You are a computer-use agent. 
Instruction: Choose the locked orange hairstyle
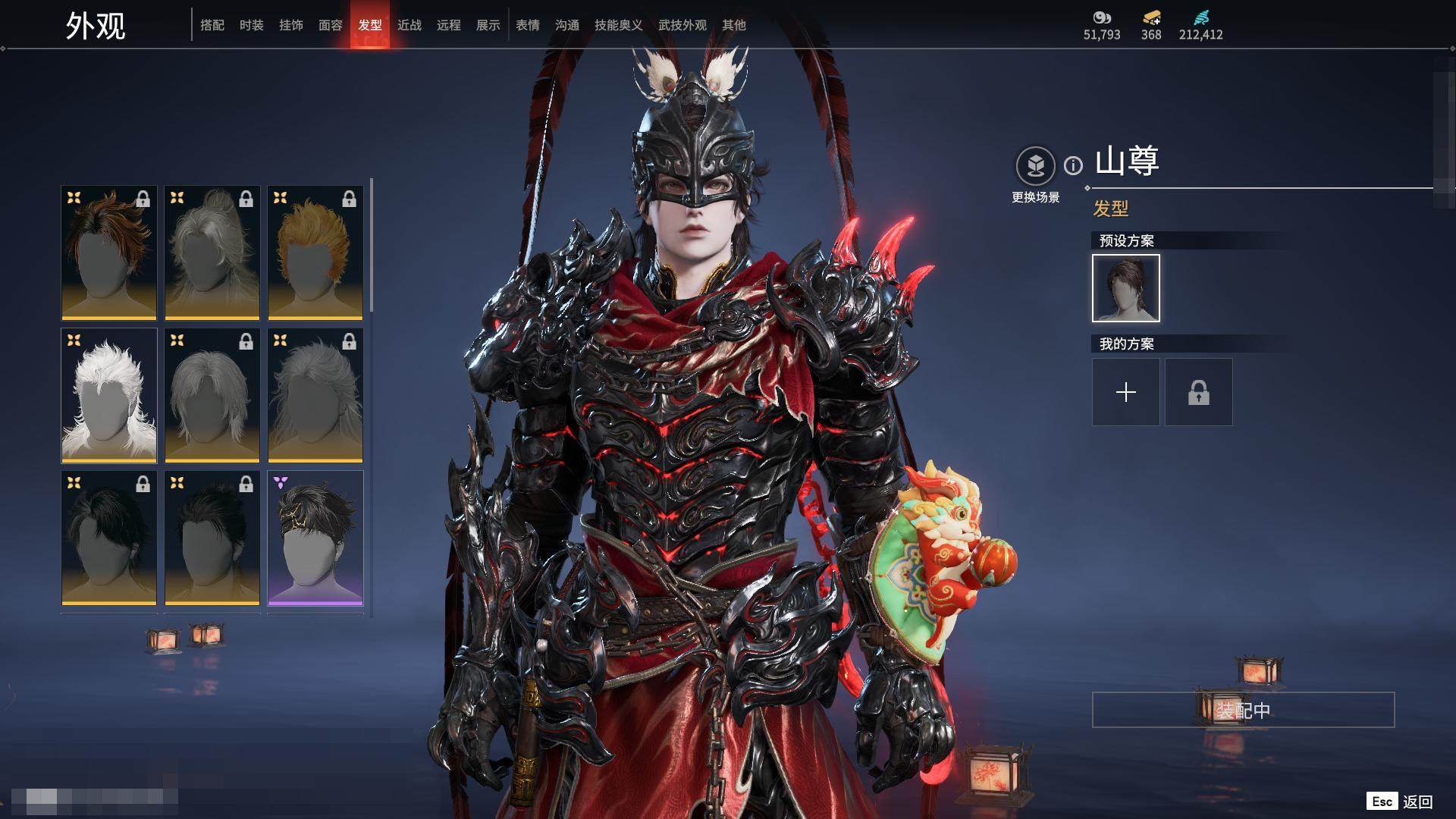(x=315, y=253)
